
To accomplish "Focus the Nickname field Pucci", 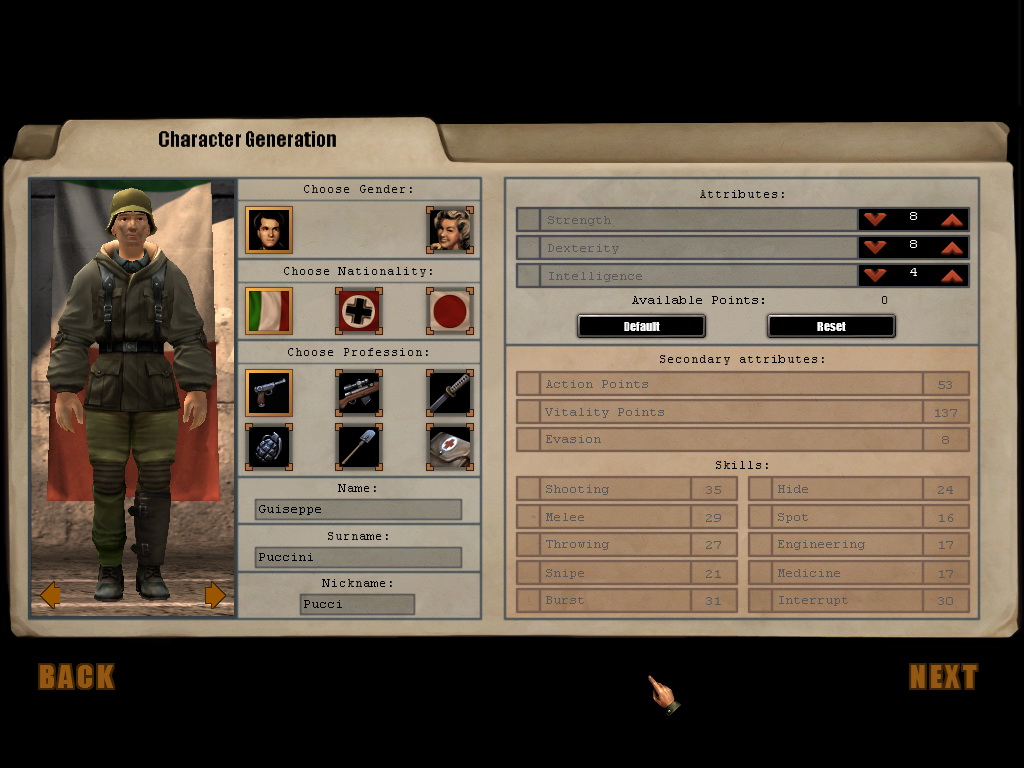I will (357, 604).
